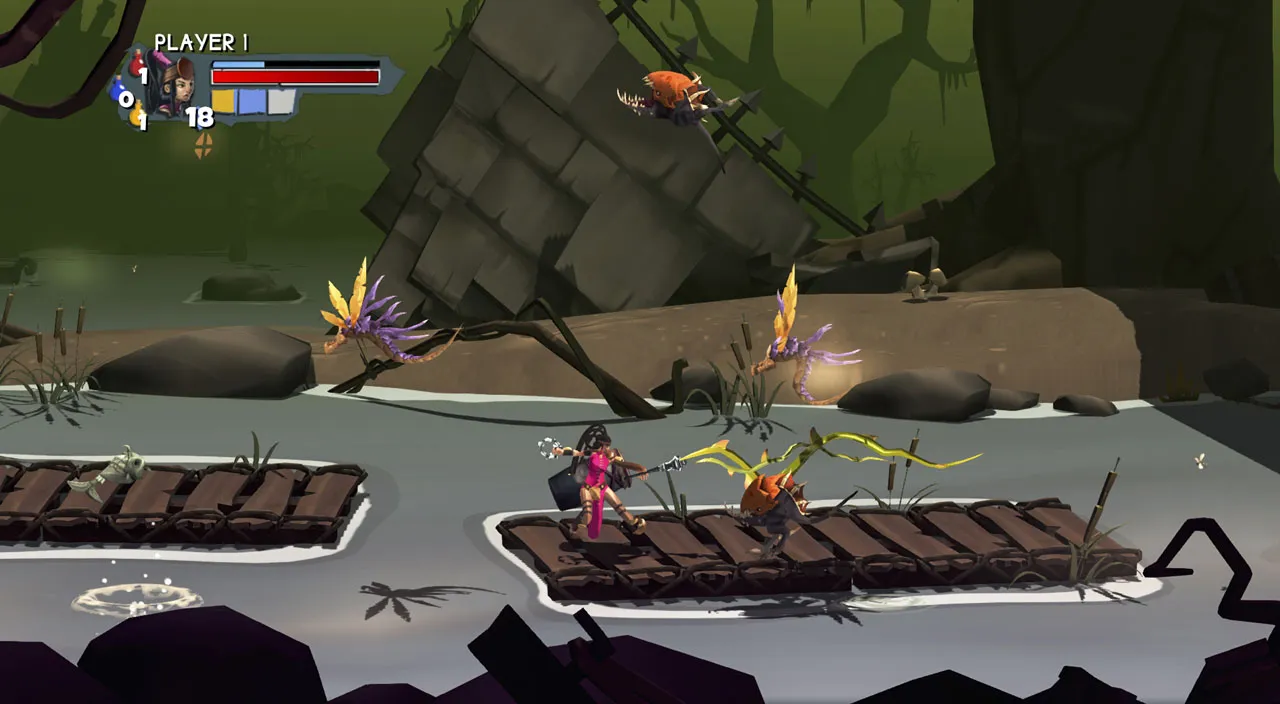Viewport: 1280px width, 704px height.
Task: Choose the yellow potion icon
Action: point(136,115)
